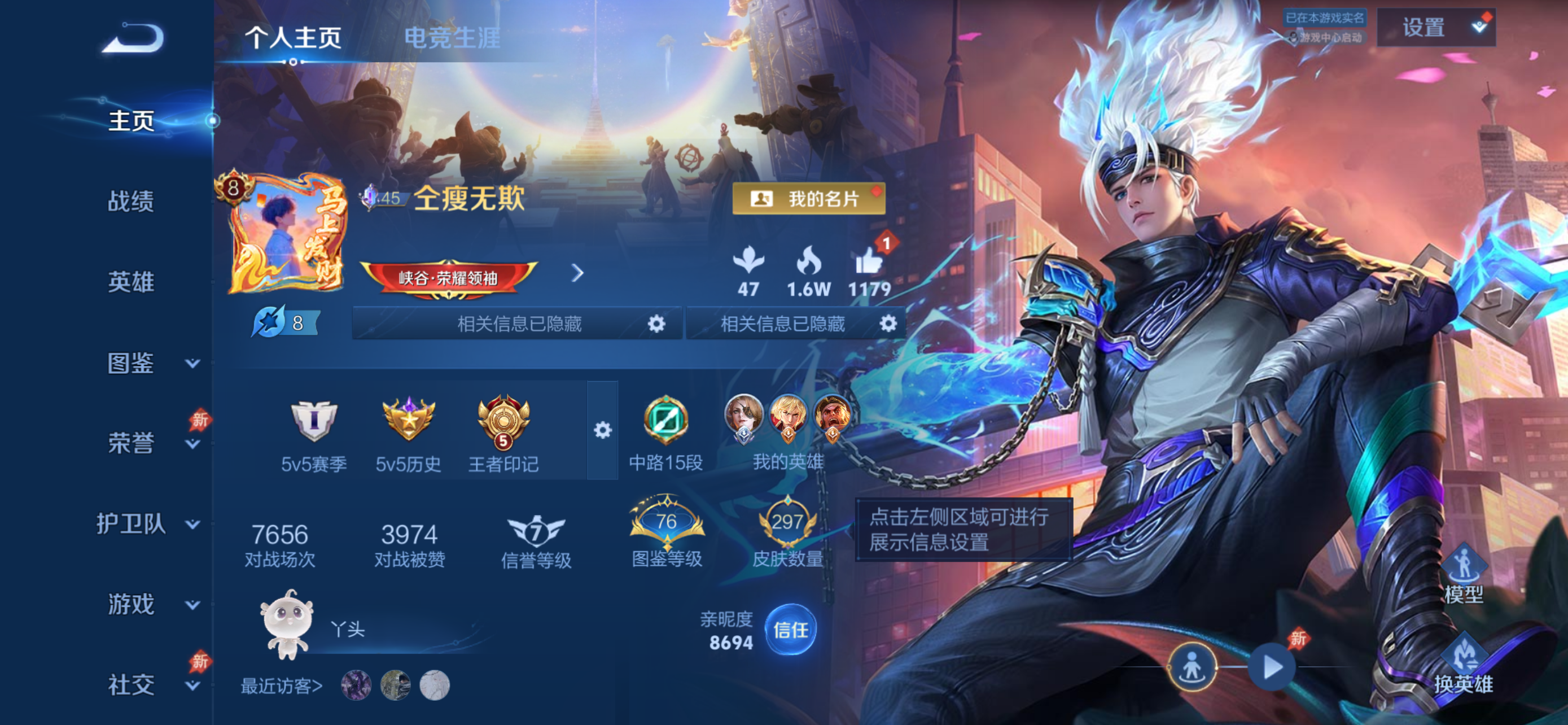Toggle hidden info gear on second 相关信息已隐藏 bar
This screenshot has width=1568, height=725.
coord(888,325)
